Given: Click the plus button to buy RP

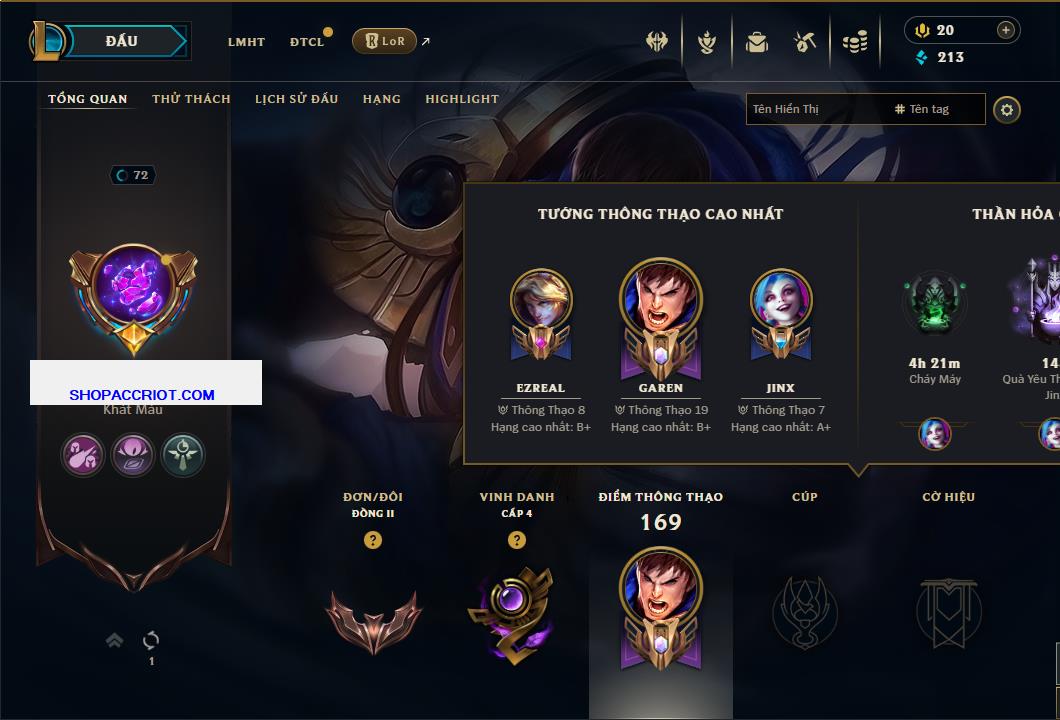Looking at the screenshot, I should pos(1006,30).
